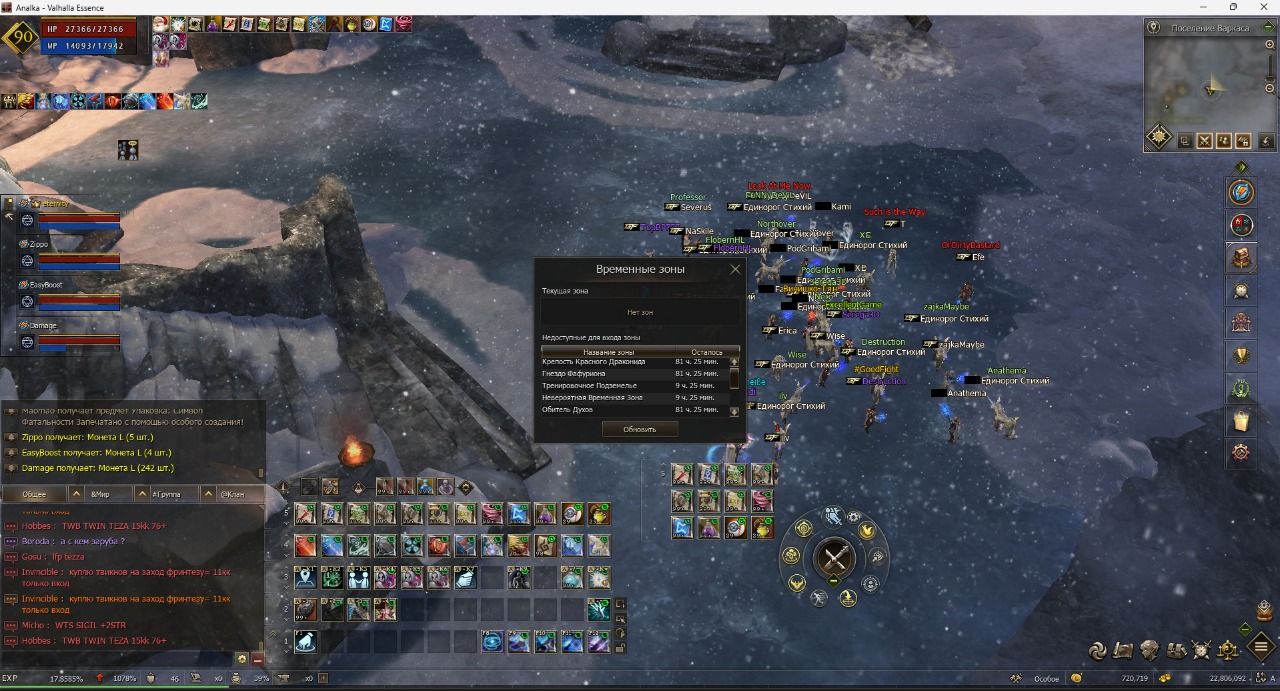
Task: Switch to the Общее chat tab
Action: tap(34, 494)
